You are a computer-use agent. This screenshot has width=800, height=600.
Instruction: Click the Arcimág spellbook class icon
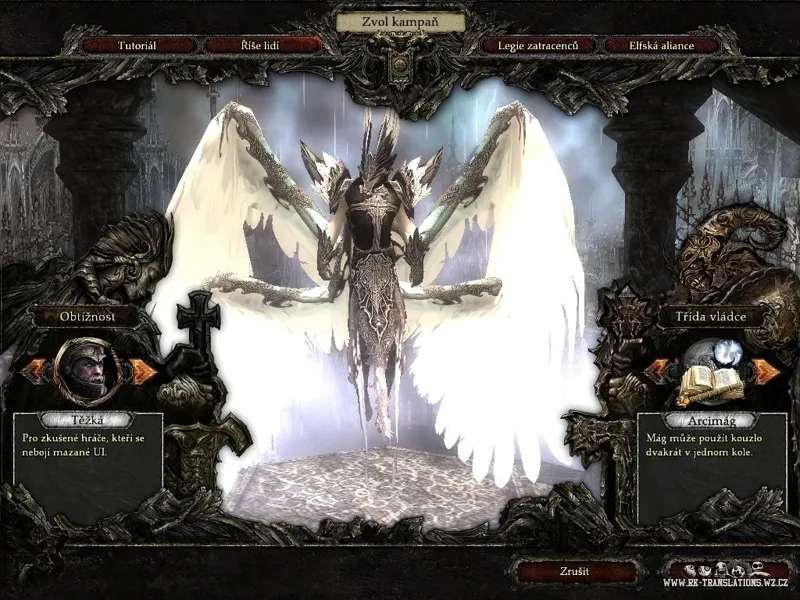[x=710, y=375]
